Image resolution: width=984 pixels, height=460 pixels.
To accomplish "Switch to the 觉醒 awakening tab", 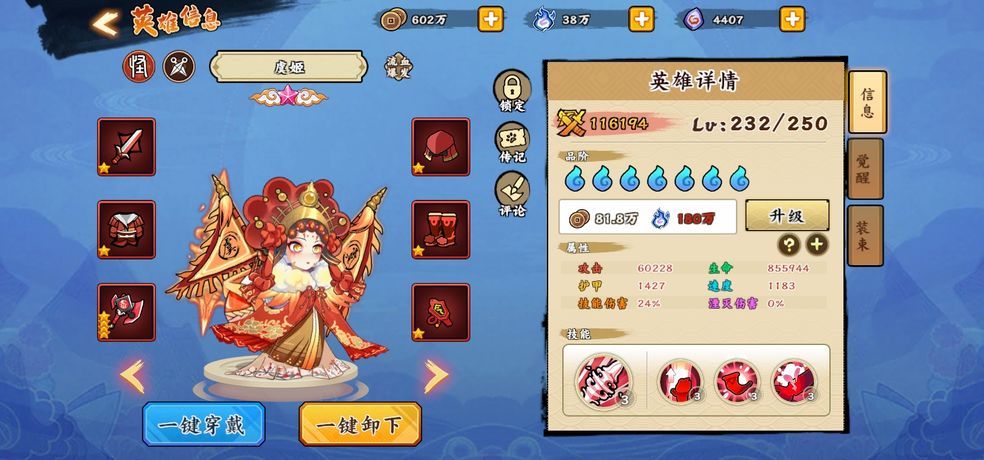I will coord(865,168).
